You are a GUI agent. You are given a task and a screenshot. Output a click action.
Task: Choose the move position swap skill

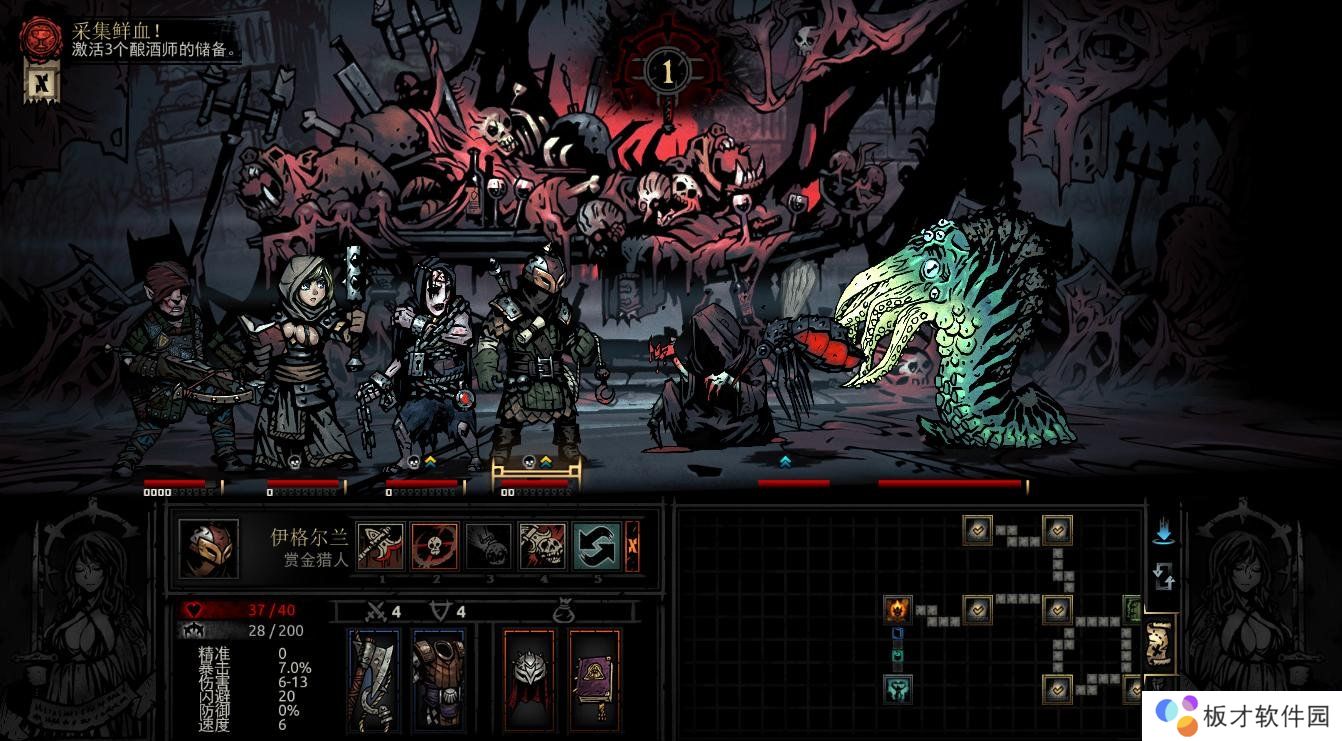(x=596, y=547)
